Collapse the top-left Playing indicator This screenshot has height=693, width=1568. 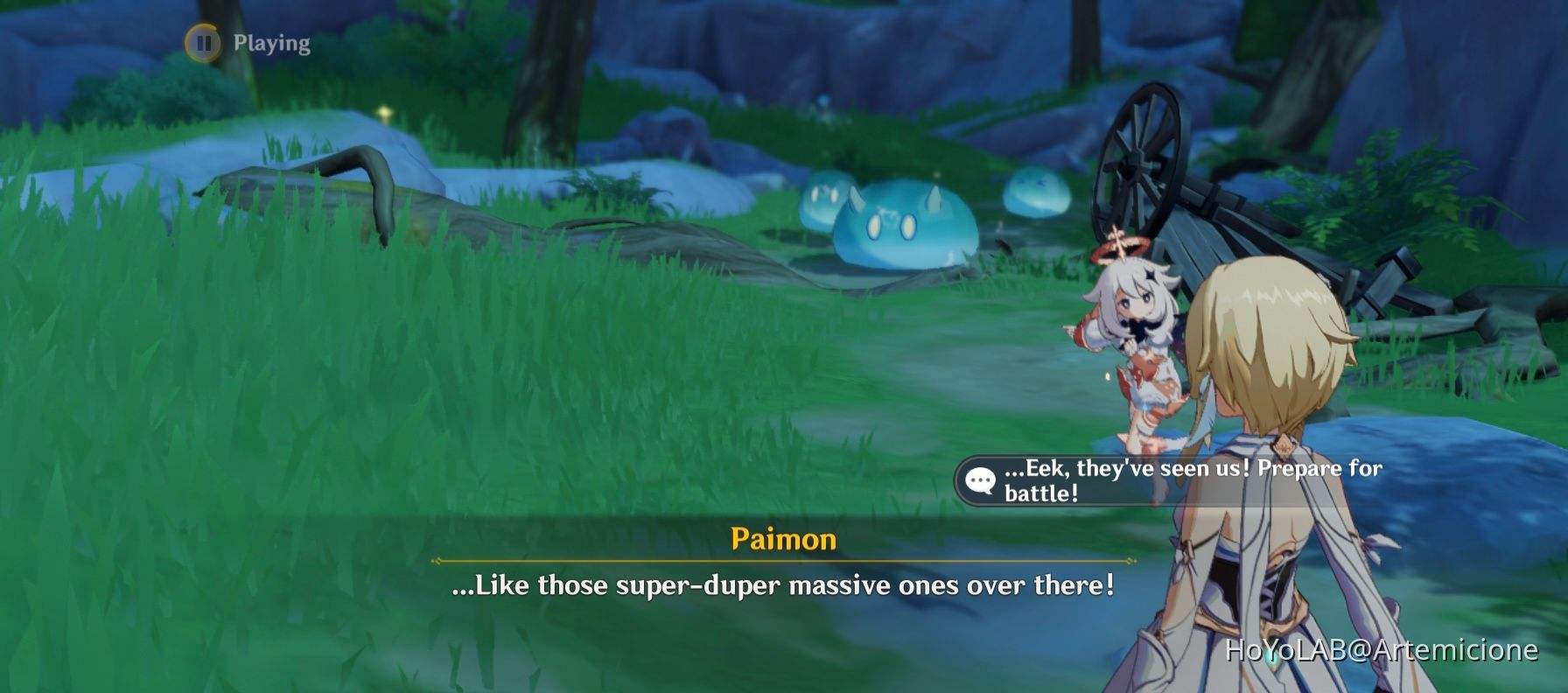click(245, 41)
